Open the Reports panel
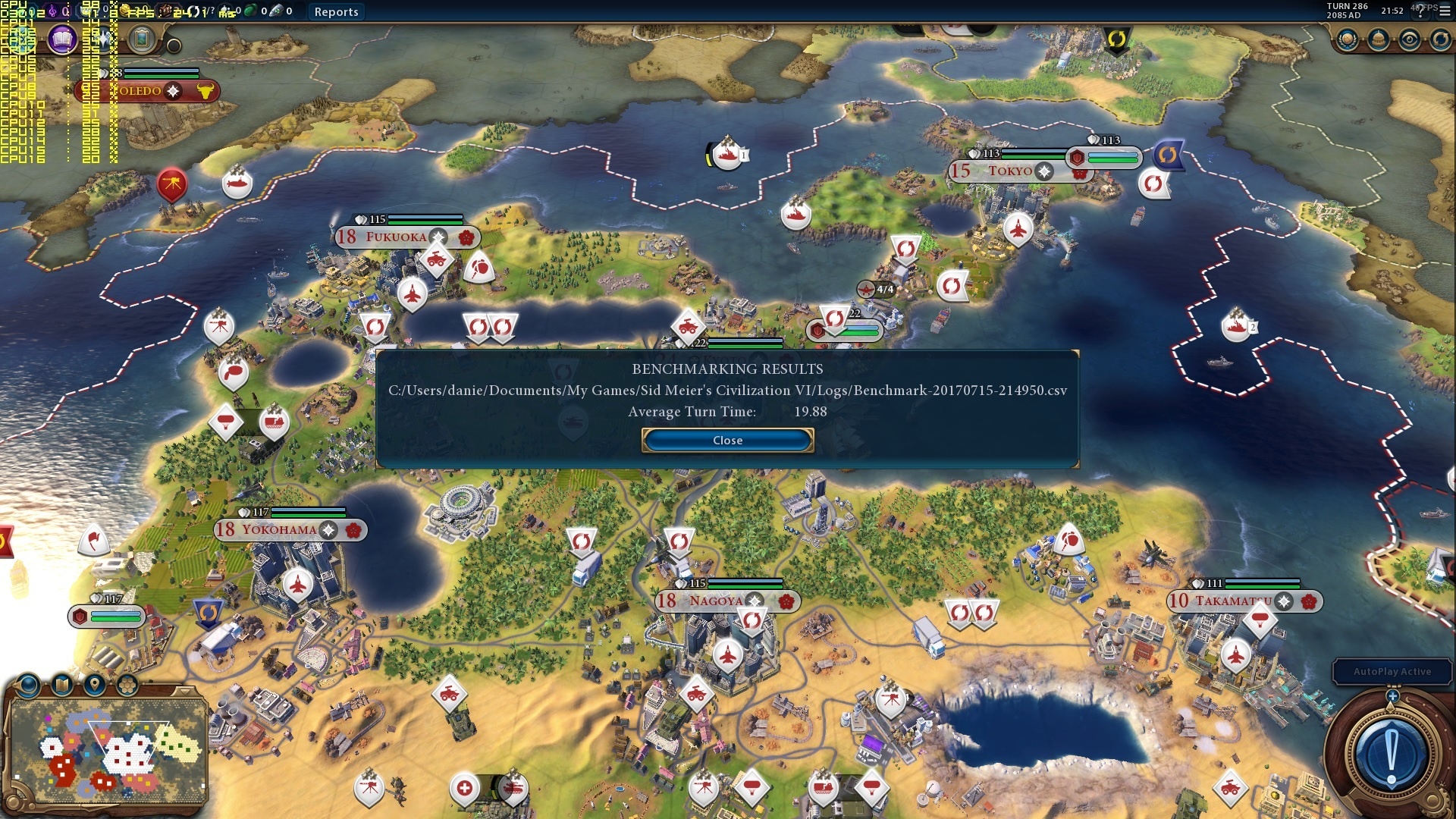The image size is (1456, 819). coord(336,11)
